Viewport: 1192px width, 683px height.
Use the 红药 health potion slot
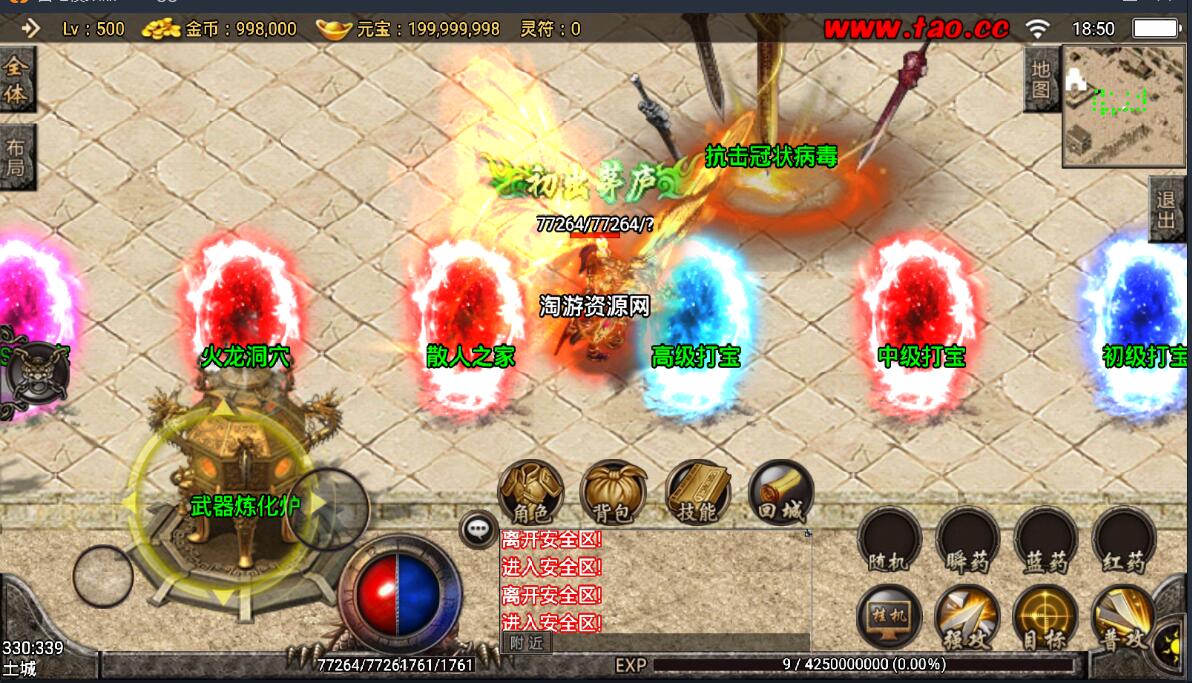pos(1124,541)
